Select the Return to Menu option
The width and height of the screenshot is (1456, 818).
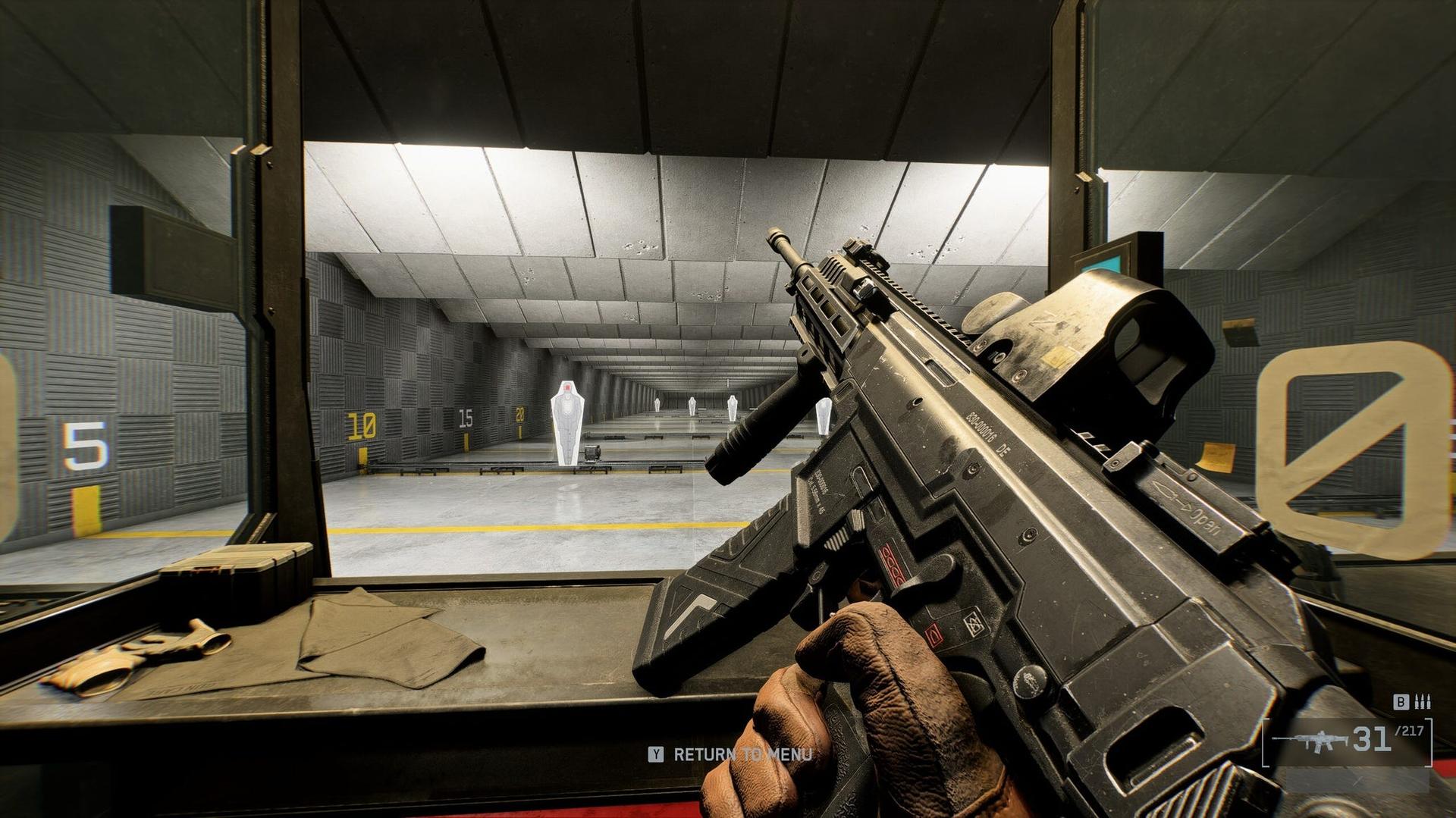pos(731,754)
